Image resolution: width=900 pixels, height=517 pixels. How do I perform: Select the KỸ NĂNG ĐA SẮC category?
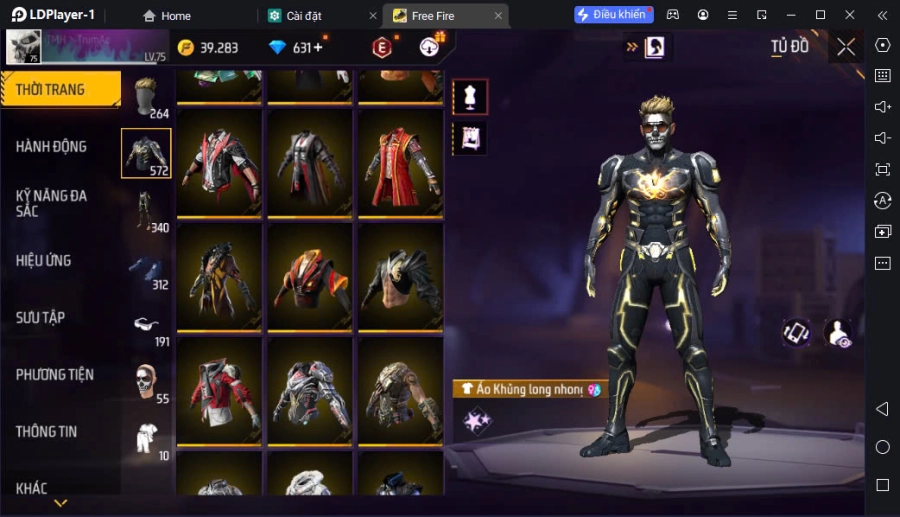pyautogui.click(x=52, y=203)
